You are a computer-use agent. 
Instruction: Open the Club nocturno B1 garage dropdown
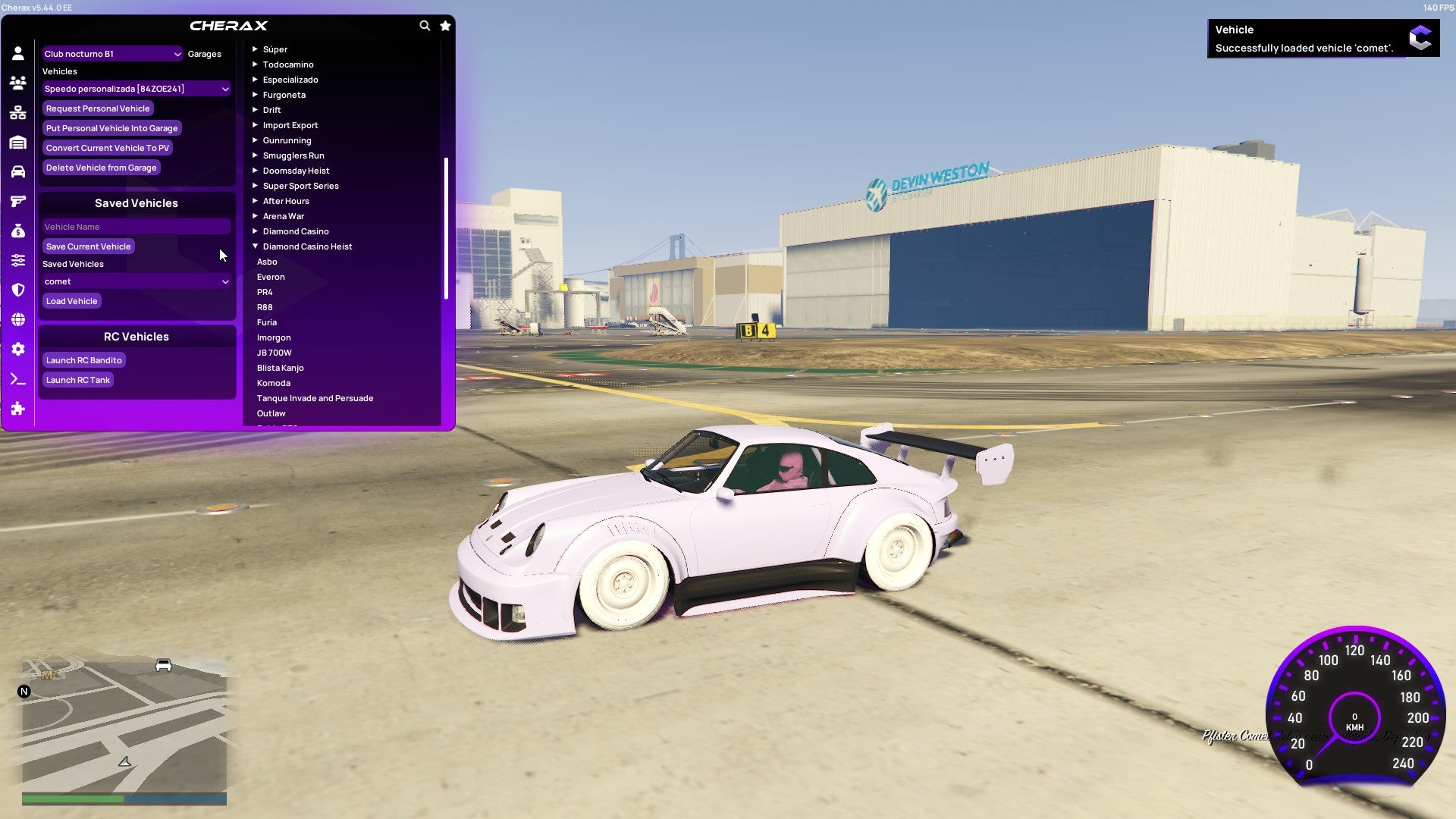coord(112,54)
